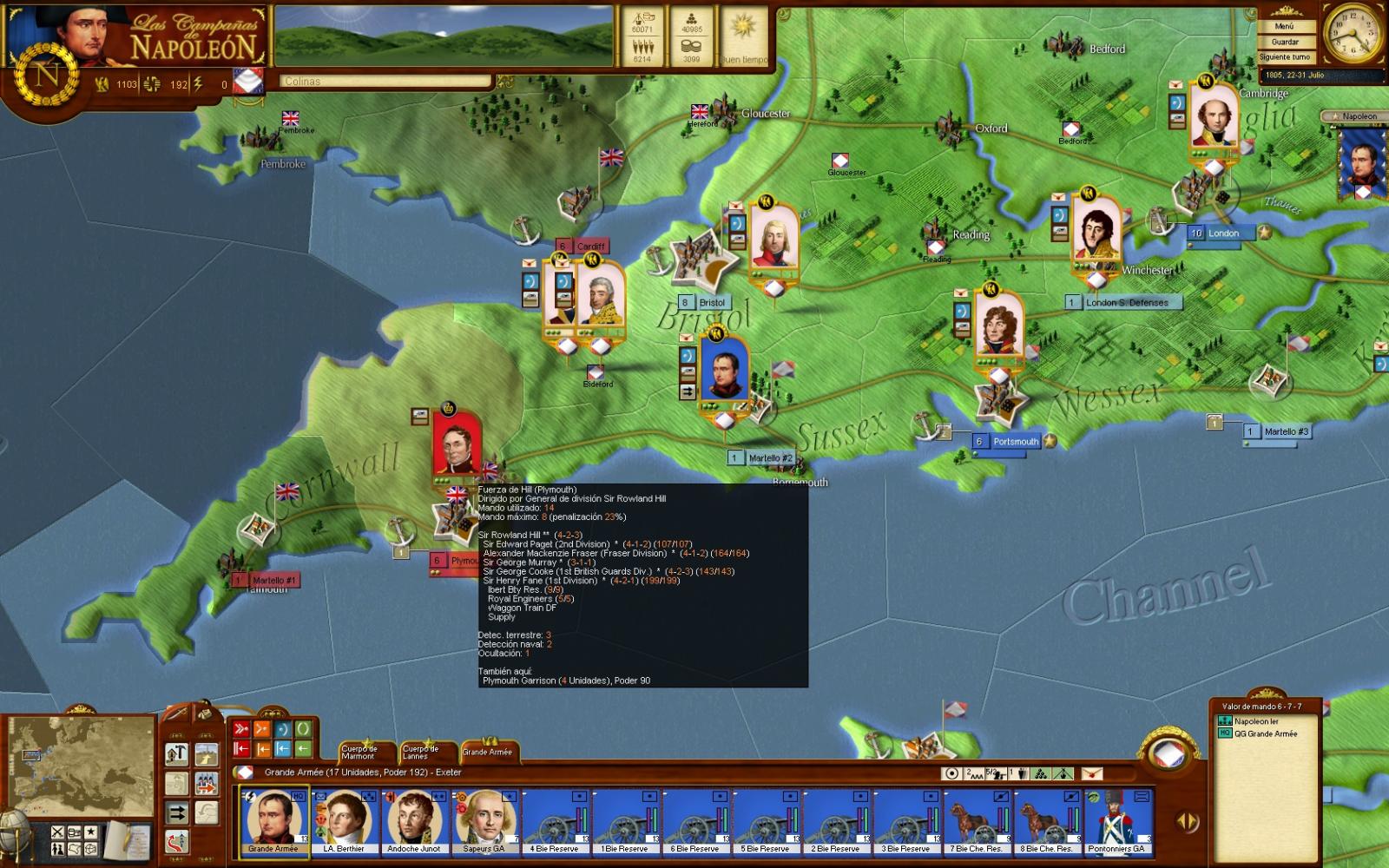Viewport: 1389px width, 868px height.
Task: Select the Grande Armée Napoleon unit card
Action: tap(273, 820)
